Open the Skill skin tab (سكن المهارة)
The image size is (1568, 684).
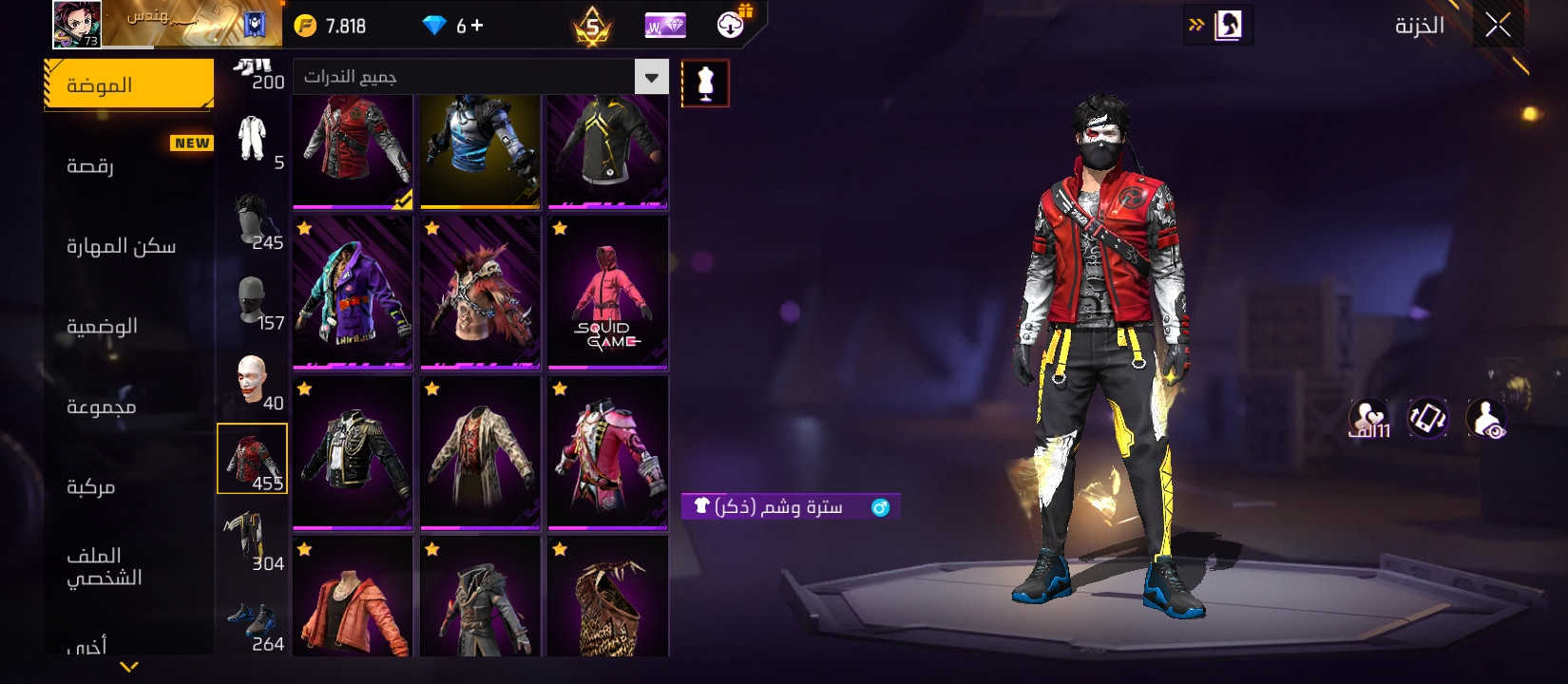pos(121,246)
